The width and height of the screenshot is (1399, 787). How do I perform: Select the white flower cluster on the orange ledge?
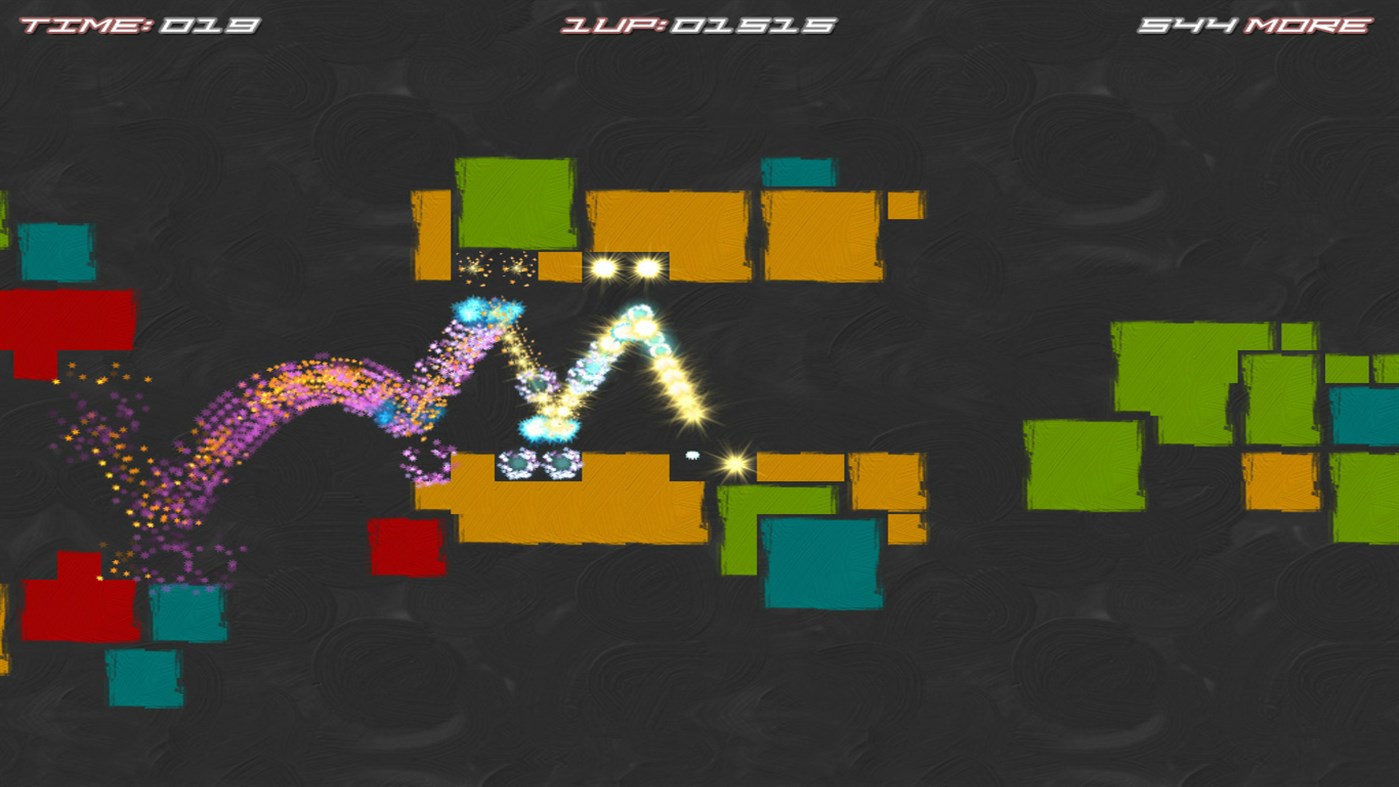pyautogui.click(x=538, y=463)
